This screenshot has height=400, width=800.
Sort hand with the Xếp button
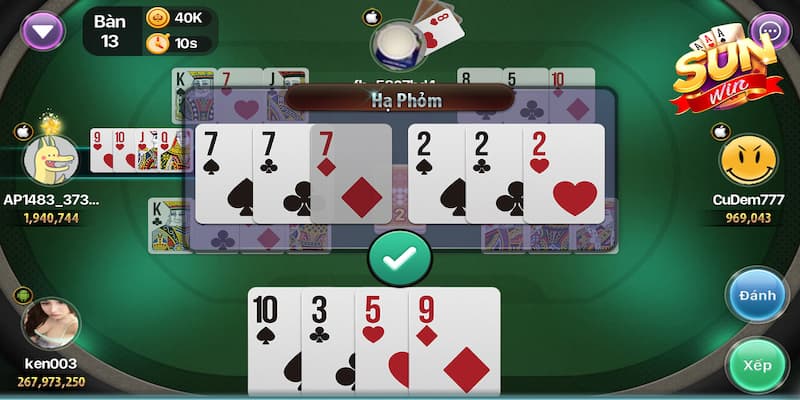[757, 365]
